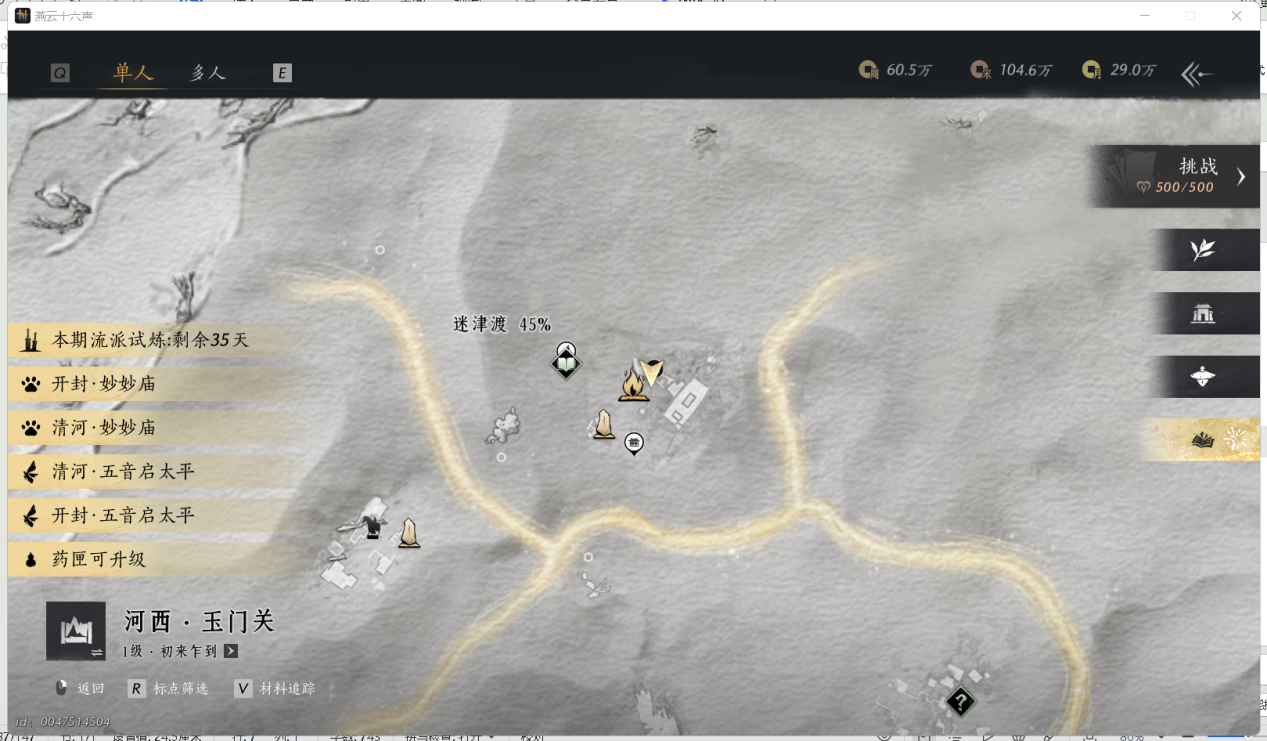The image size is (1267, 741).
Task: Open 本期流派试炼 remaining 35 days entry
Action: (x=150, y=341)
